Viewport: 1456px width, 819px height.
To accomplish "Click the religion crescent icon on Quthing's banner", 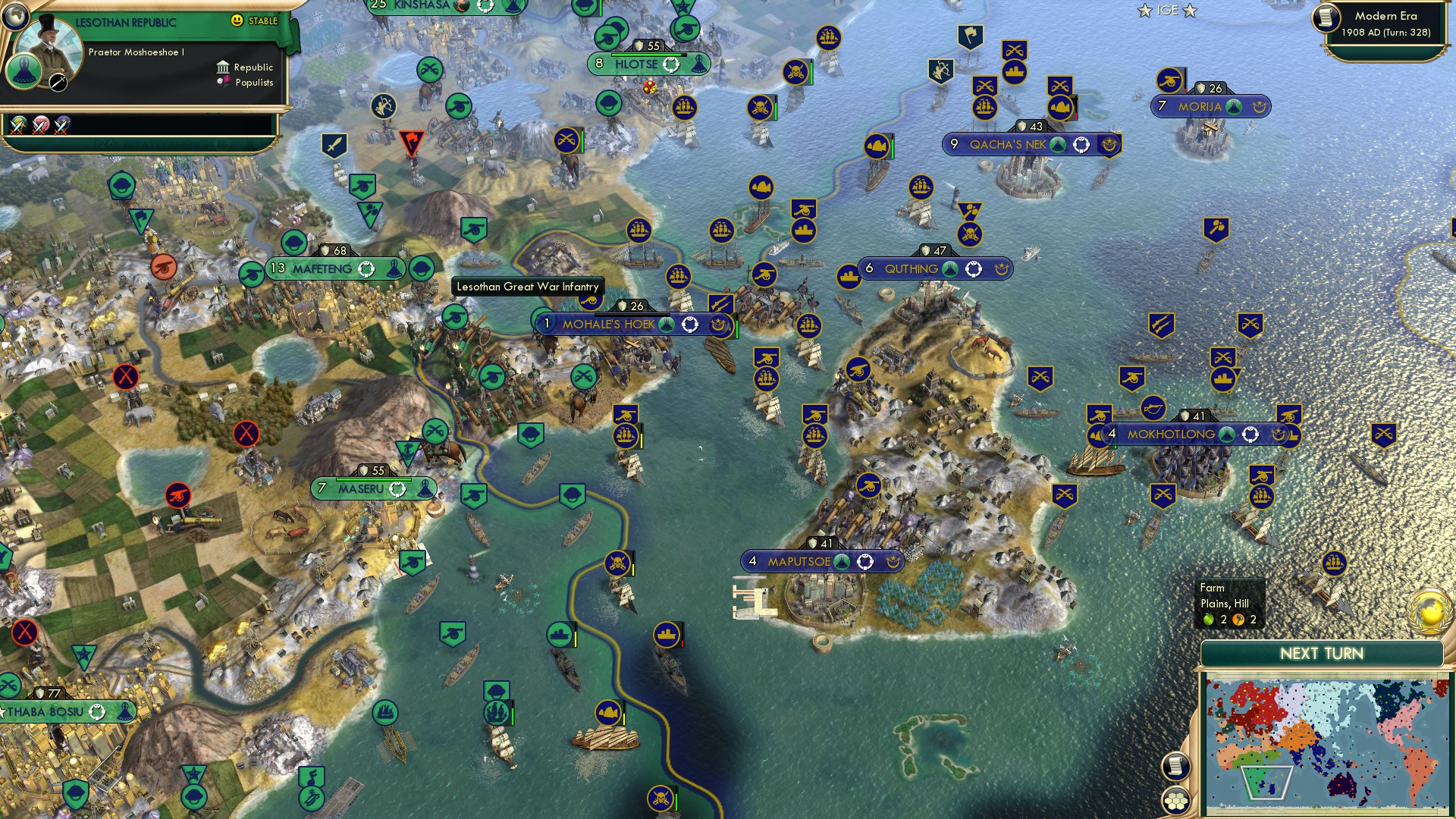I will coord(1002,268).
